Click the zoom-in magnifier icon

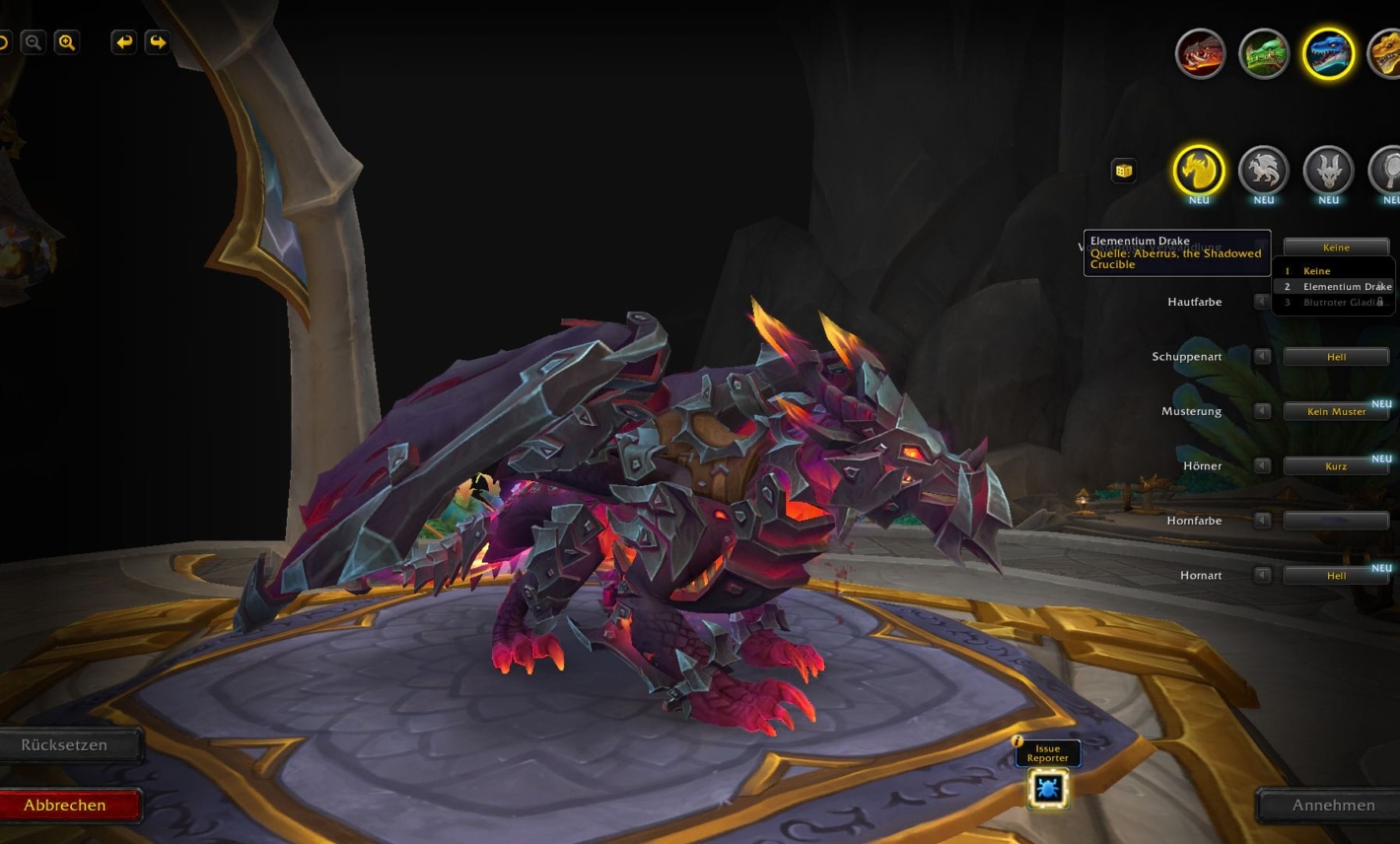coord(67,42)
